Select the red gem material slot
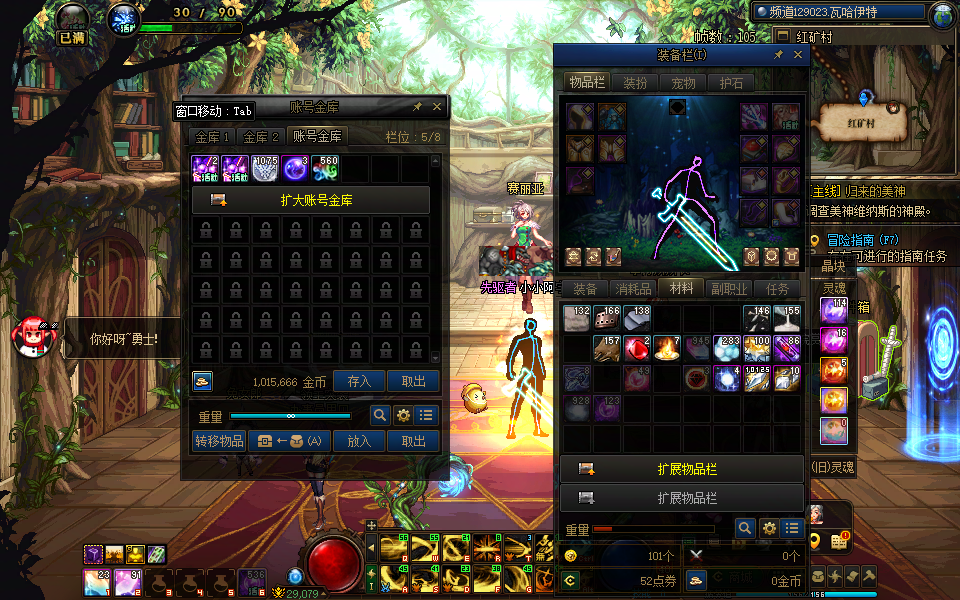This screenshot has height=600, width=960. [636, 349]
